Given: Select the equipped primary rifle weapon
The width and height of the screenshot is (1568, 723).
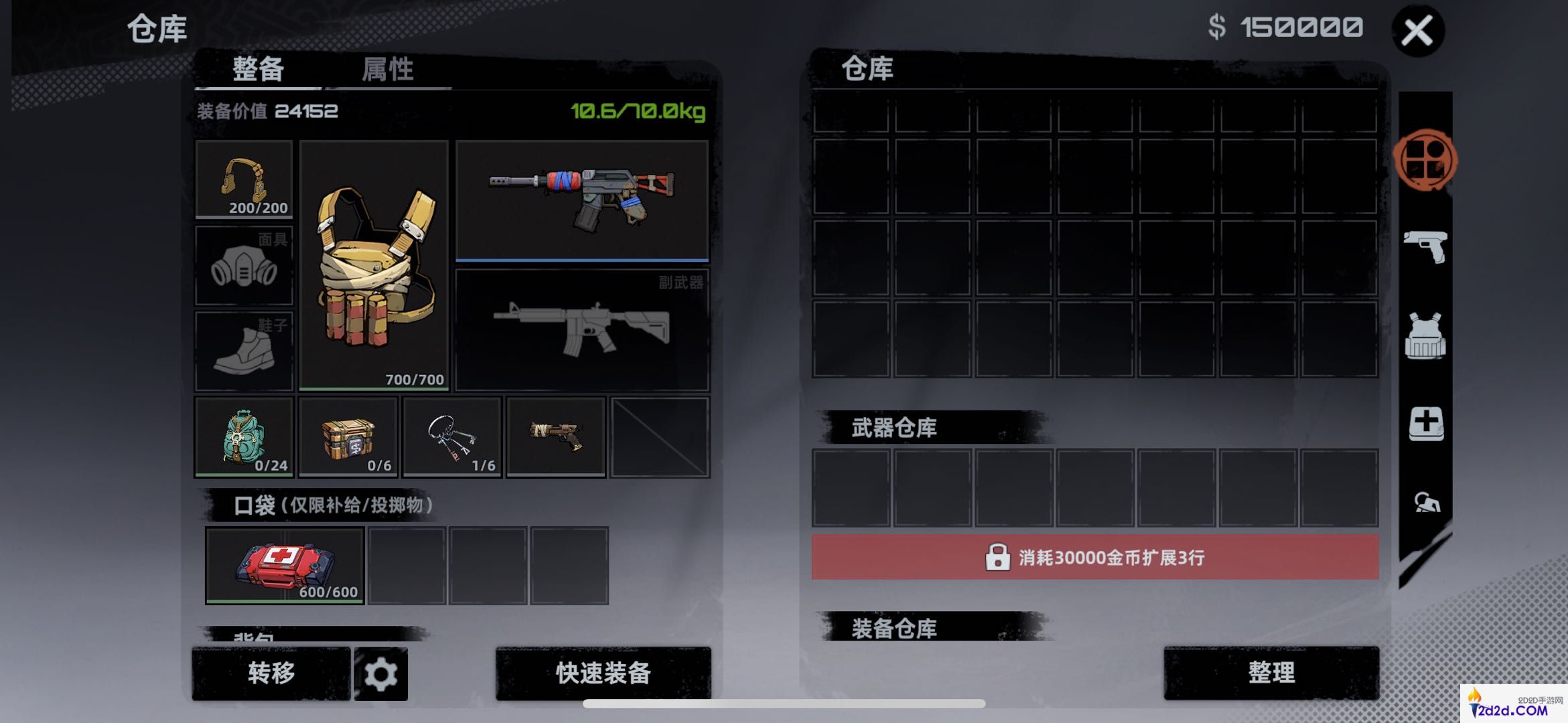Looking at the screenshot, I should click(x=583, y=197).
